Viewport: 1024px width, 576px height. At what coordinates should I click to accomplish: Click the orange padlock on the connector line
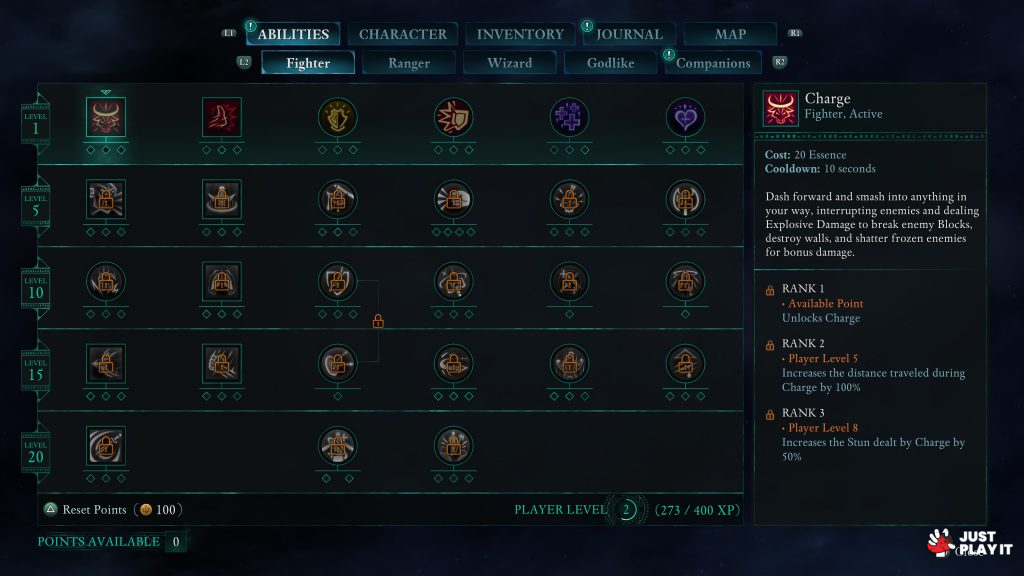tap(378, 322)
